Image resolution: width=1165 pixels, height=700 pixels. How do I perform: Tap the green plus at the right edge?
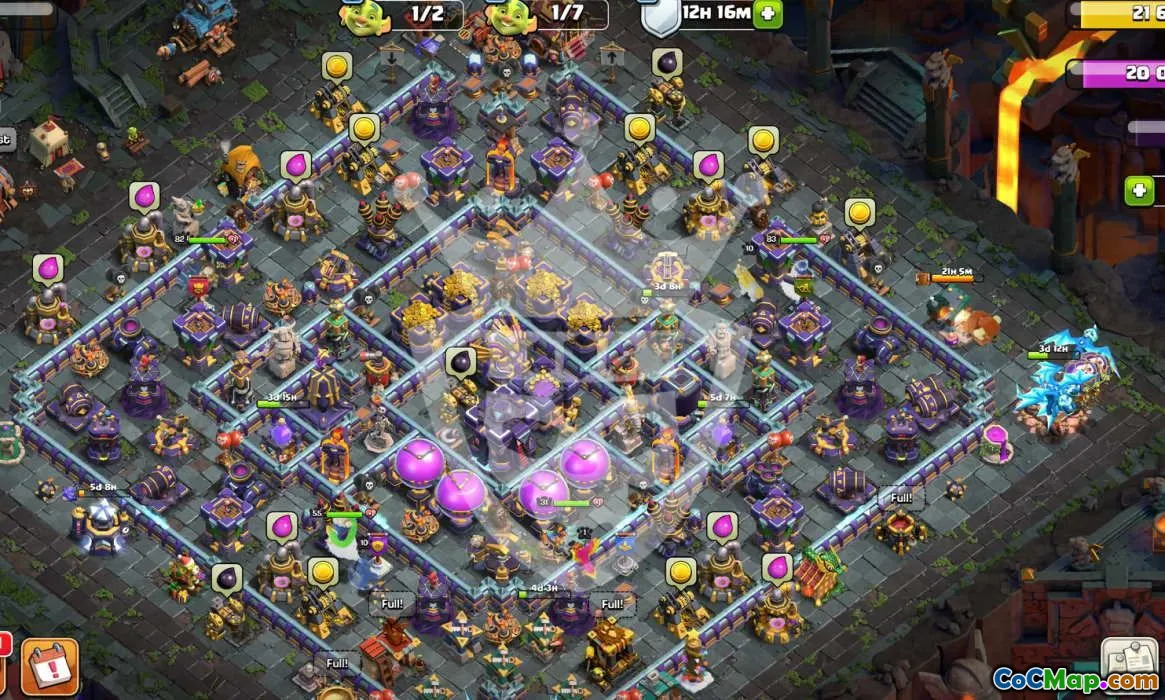pyautogui.click(x=1139, y=190)
